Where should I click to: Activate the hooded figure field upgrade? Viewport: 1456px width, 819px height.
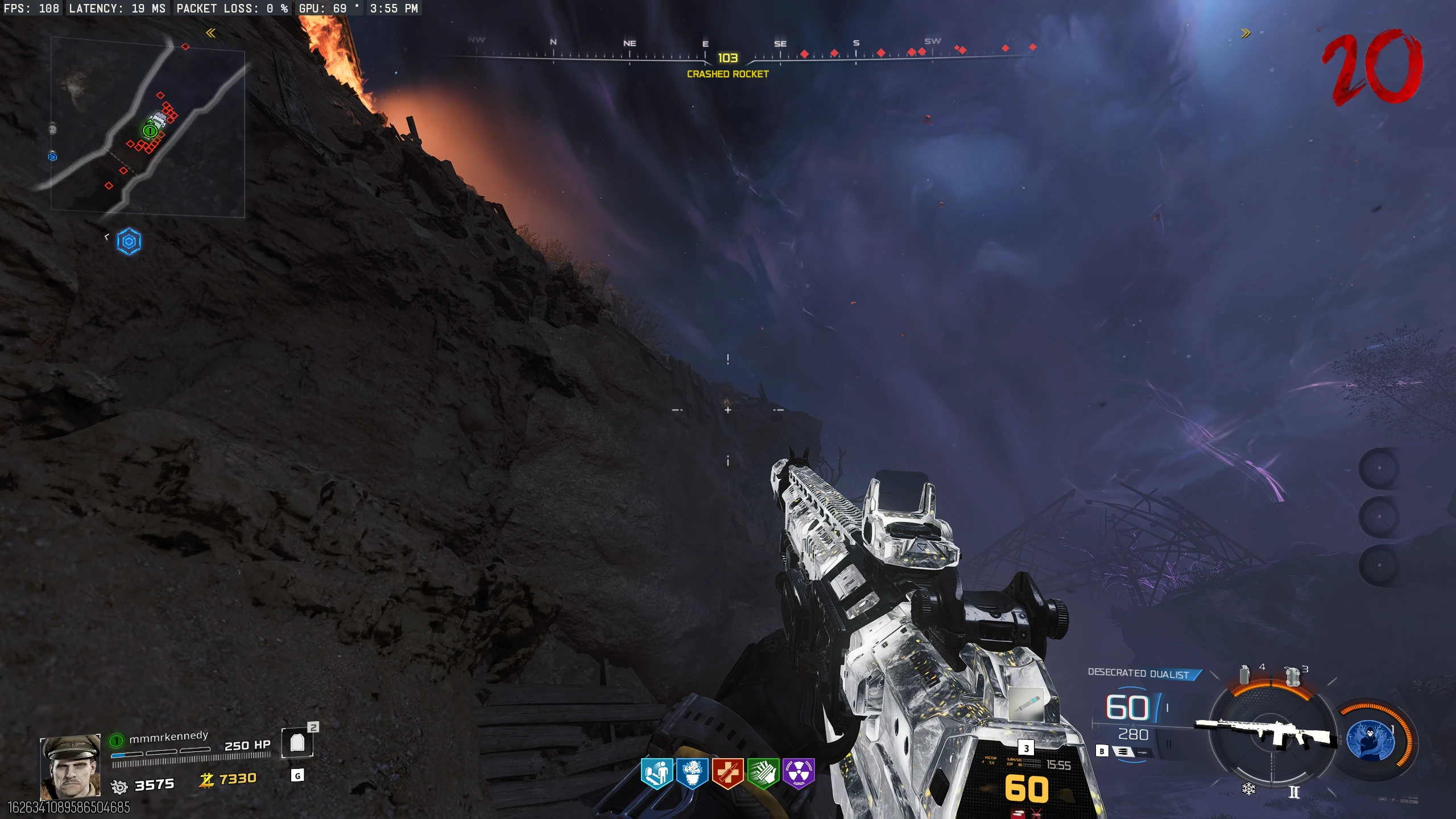click(x=1370, y=740)
